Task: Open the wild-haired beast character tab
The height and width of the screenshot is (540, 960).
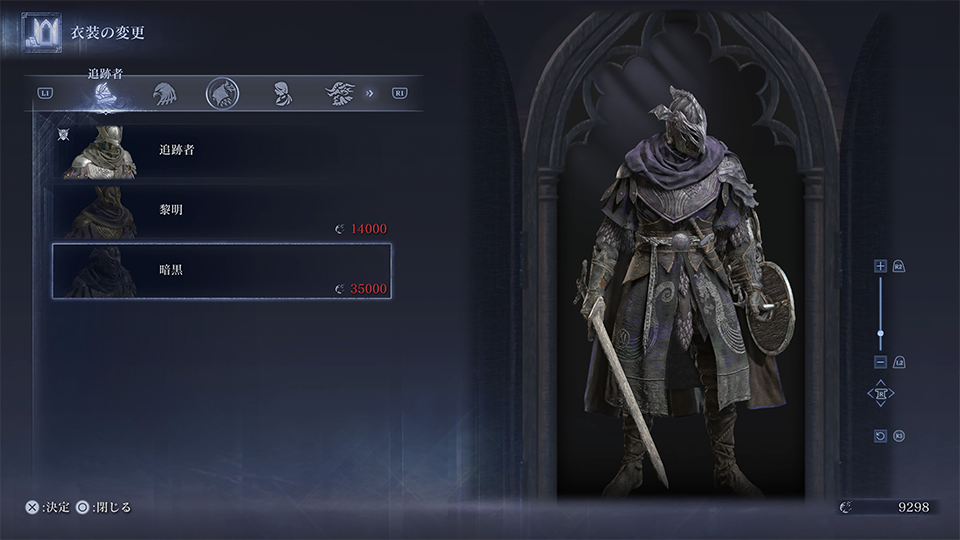Action: (339, 94)
